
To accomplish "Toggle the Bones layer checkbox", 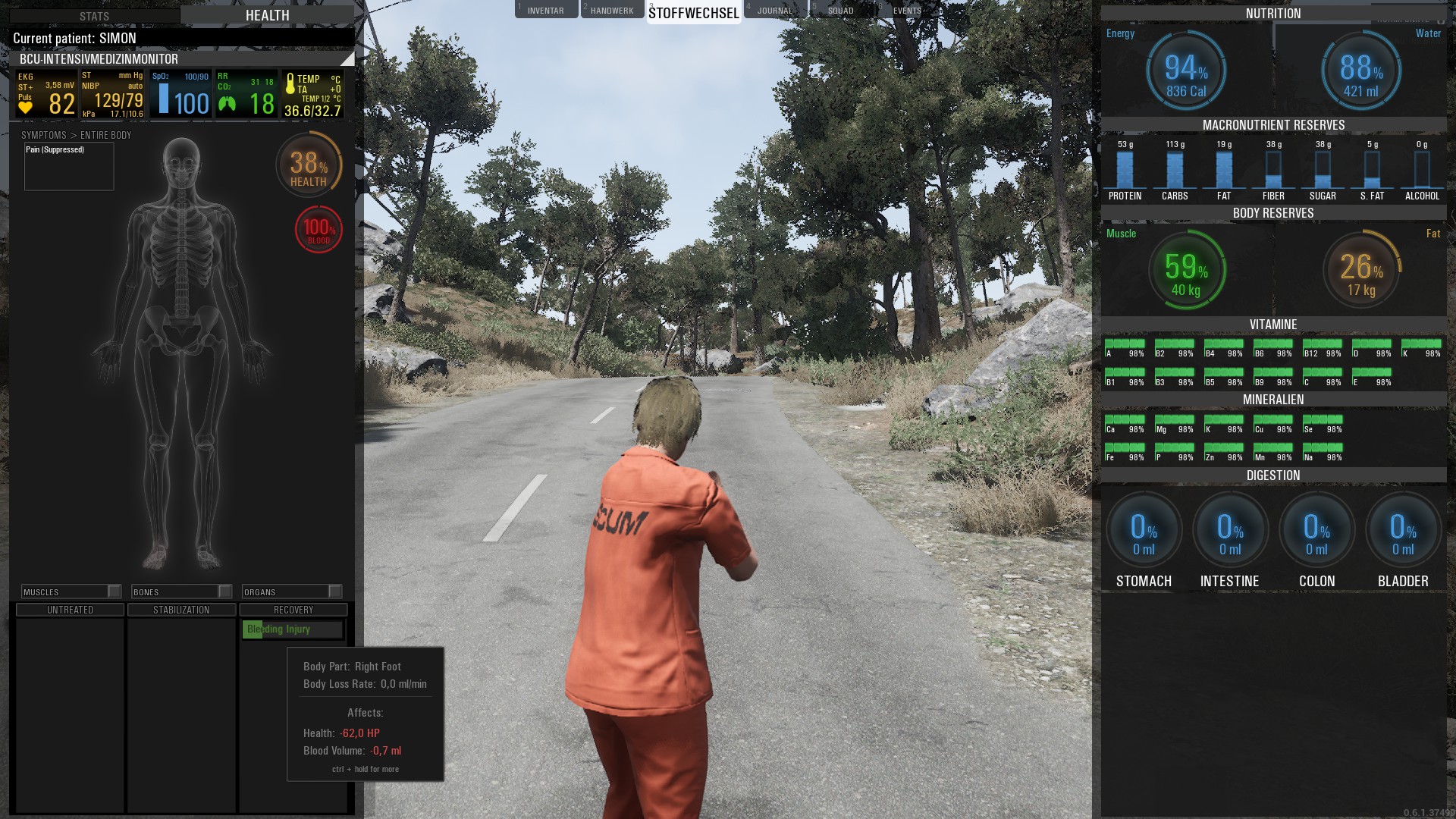I will (224, 591).
